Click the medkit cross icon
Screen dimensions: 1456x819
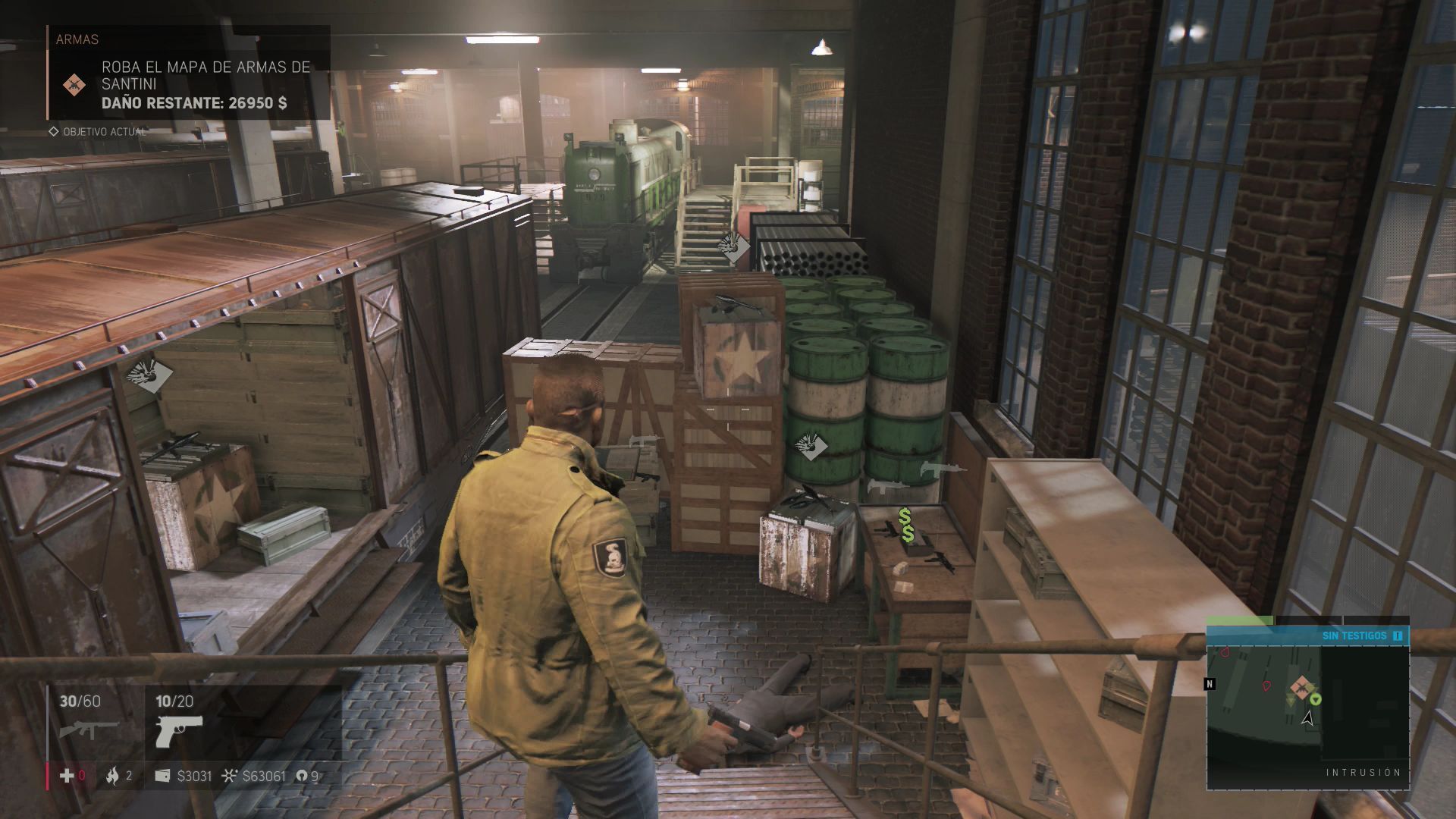(67, 776)
